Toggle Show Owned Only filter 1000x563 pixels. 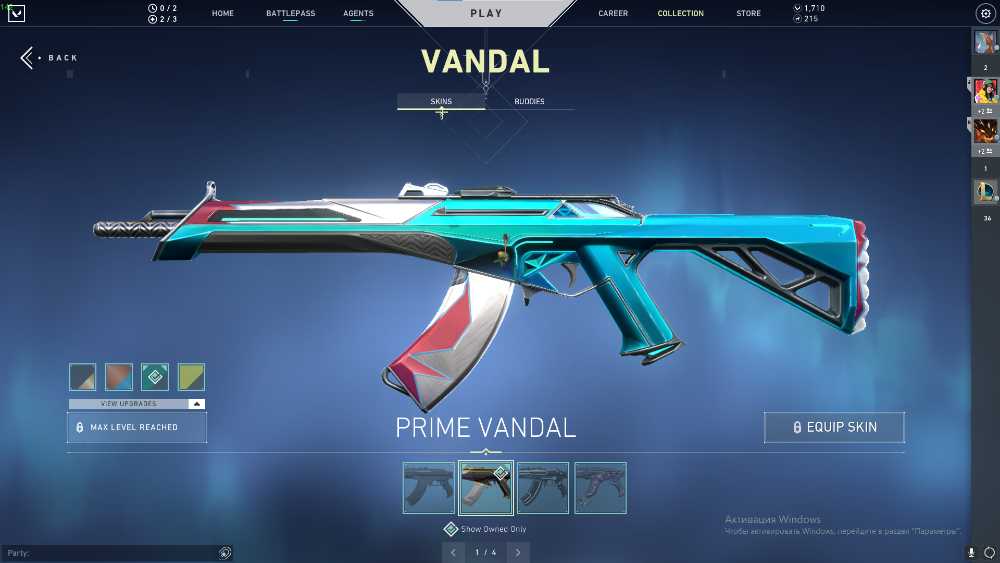click(x=451, y=529)
